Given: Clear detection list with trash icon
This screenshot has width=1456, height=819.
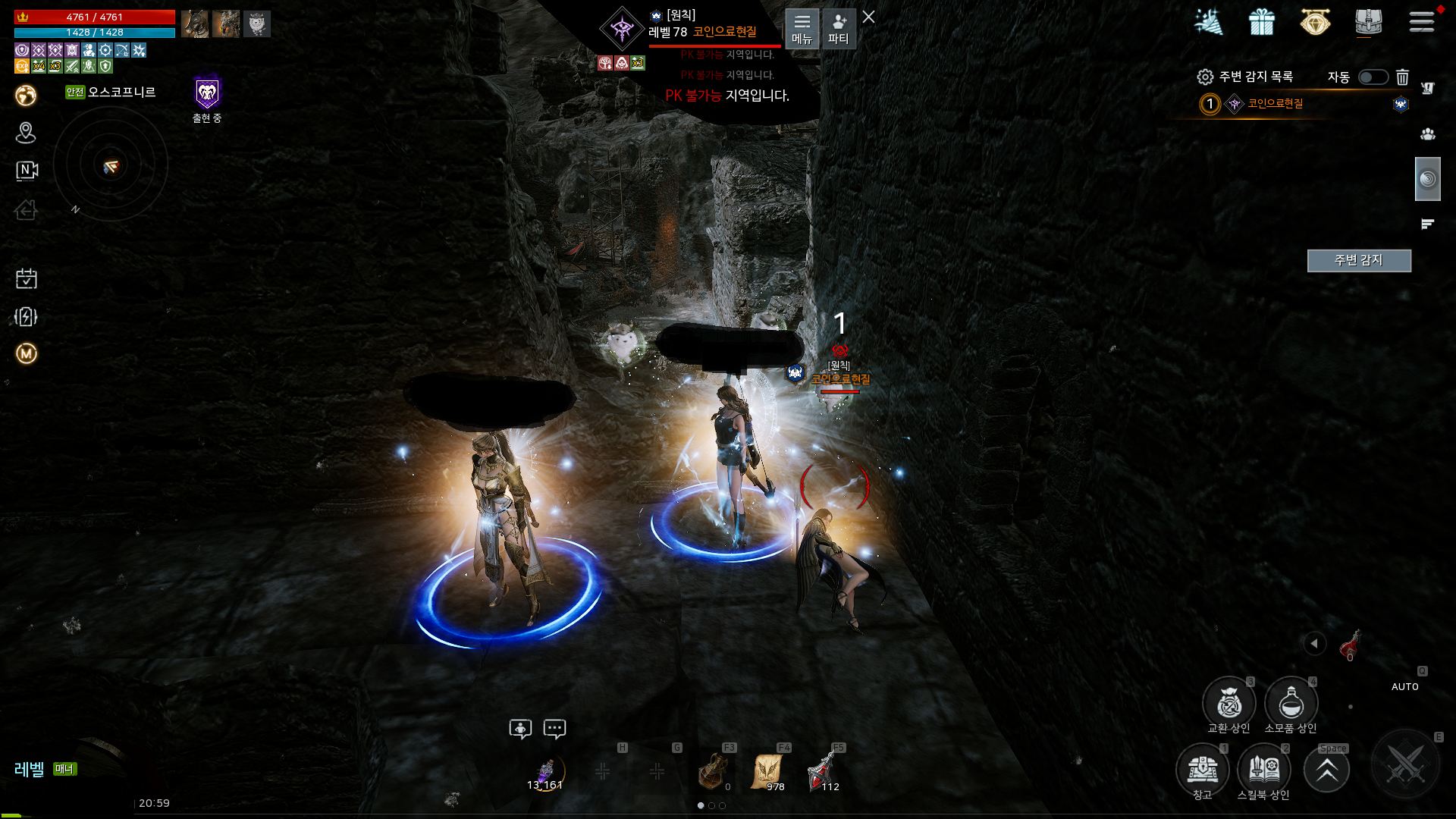Looking at the screenshot, I should click(x=1402, y=77).
